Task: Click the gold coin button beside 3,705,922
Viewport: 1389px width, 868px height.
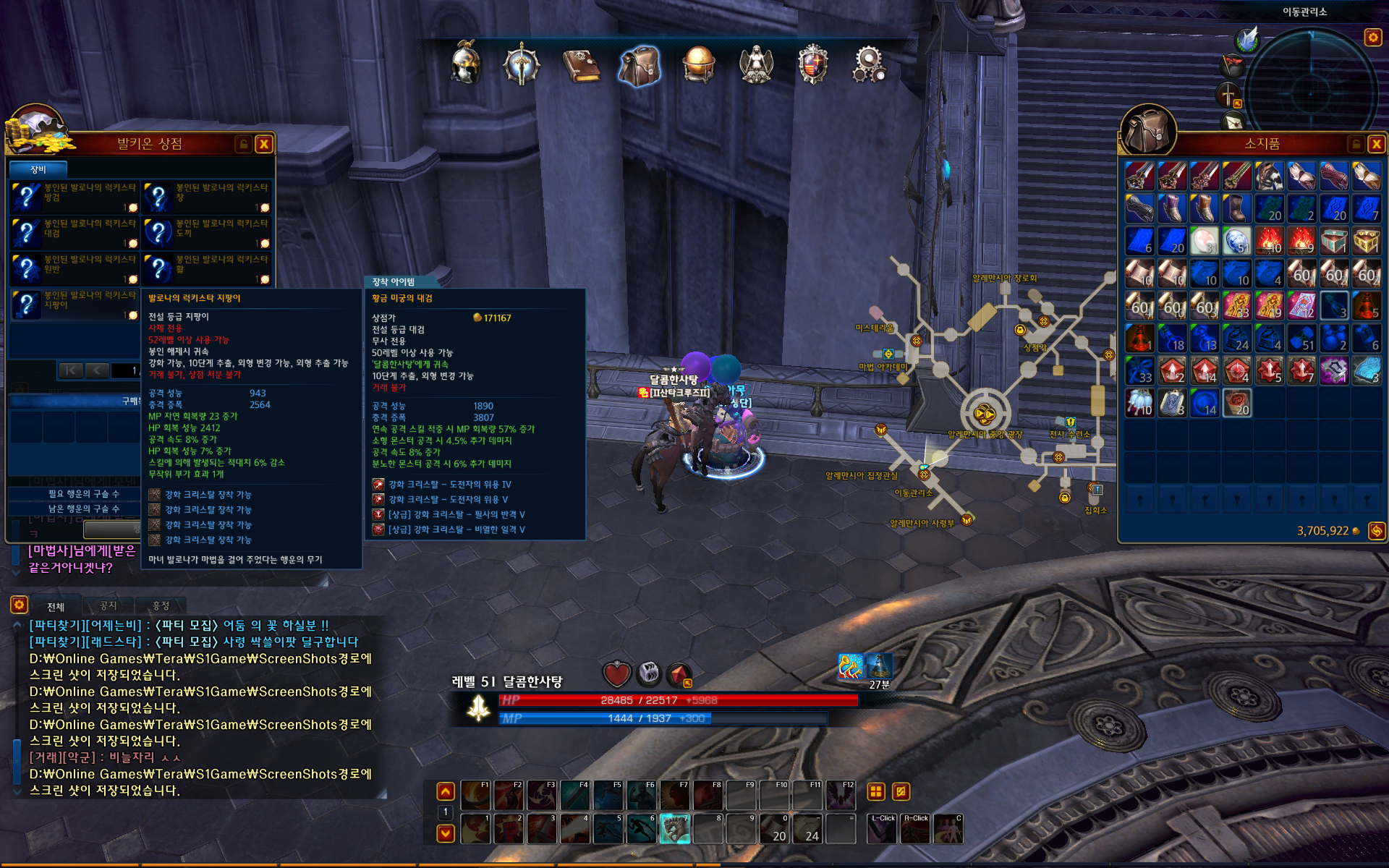Action: [x=1376, y=531]
